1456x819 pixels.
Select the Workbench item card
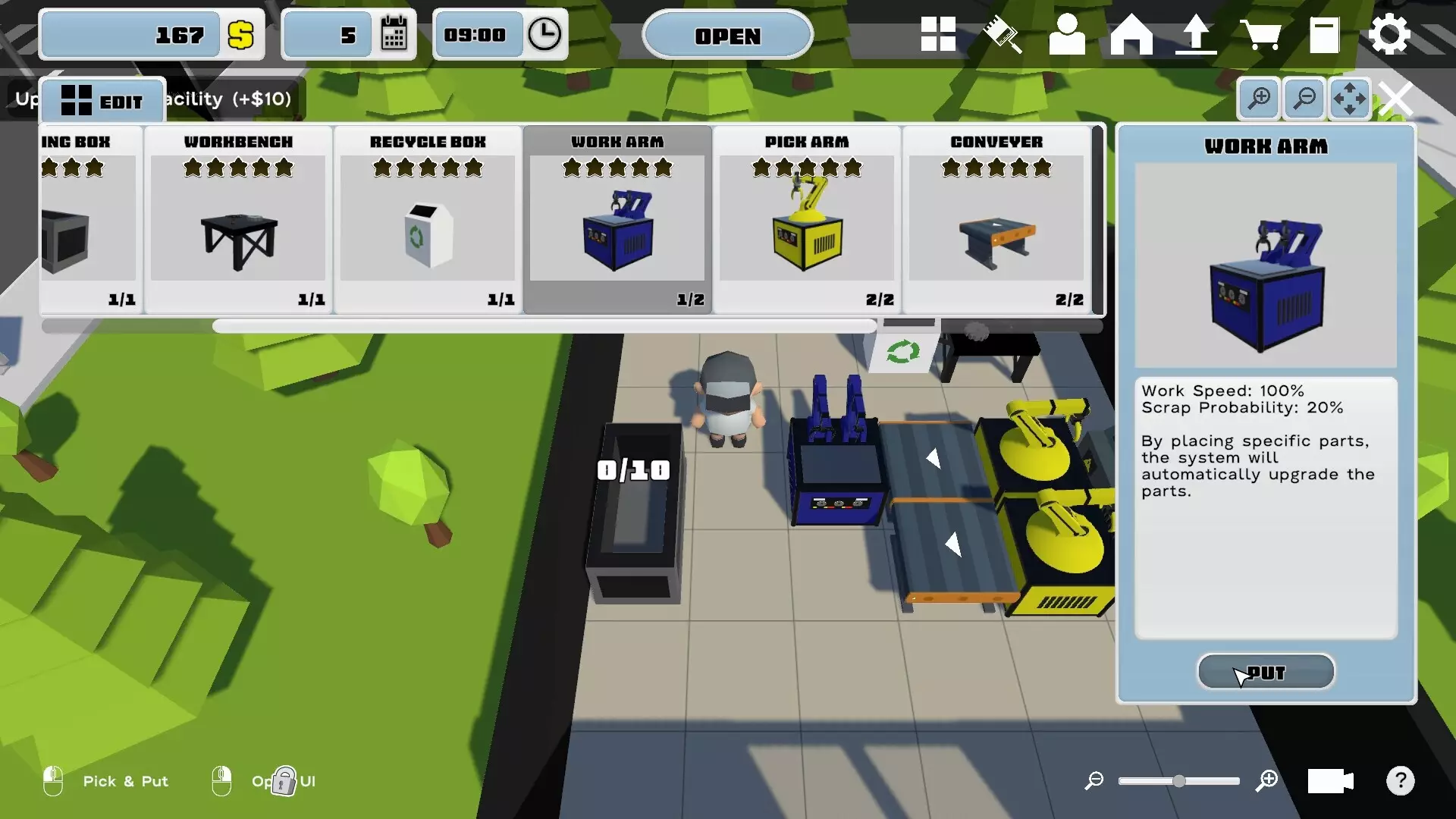(x=238, y=218)
